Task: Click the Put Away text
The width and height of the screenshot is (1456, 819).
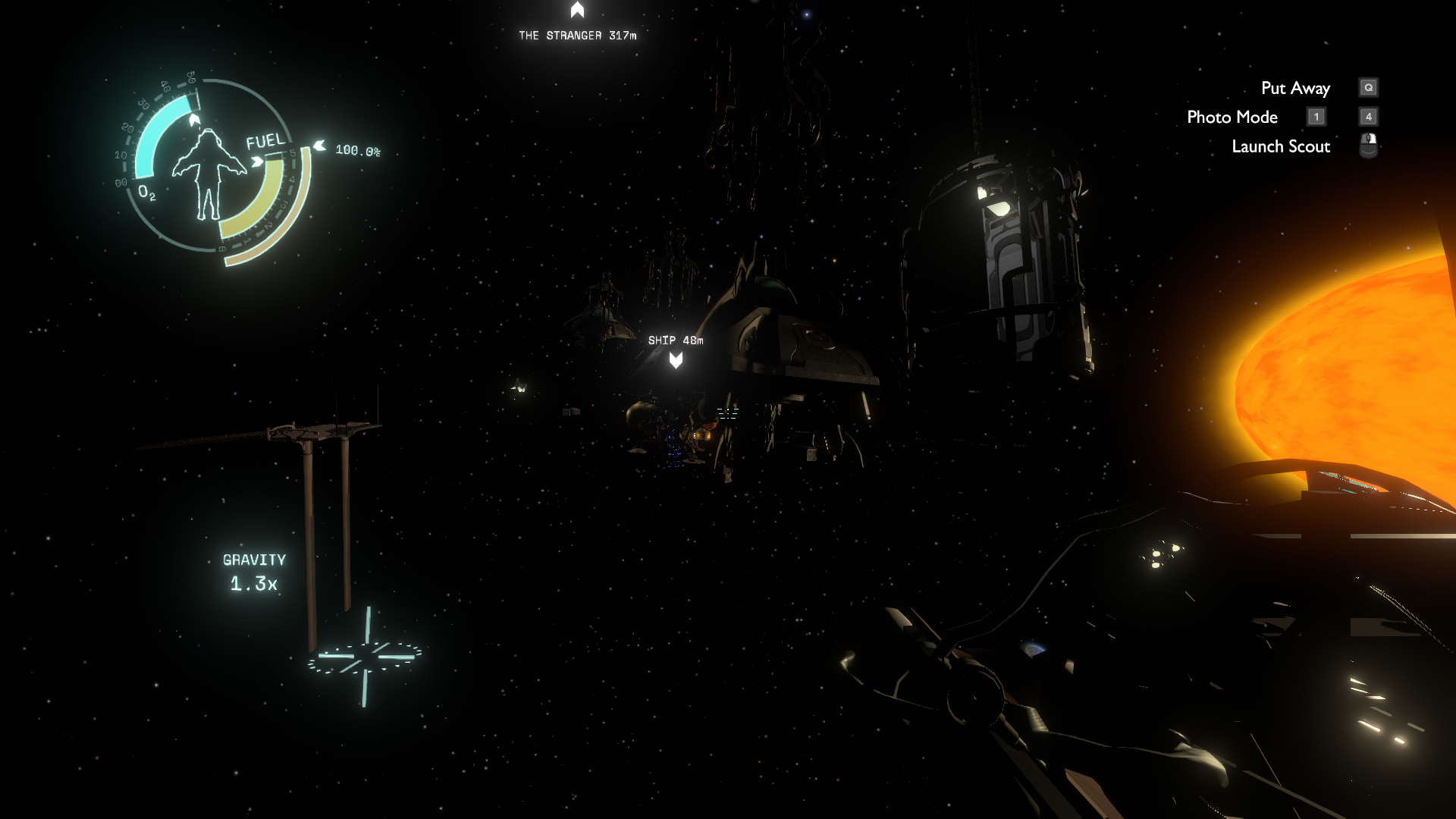Action: coord(1296,87)
